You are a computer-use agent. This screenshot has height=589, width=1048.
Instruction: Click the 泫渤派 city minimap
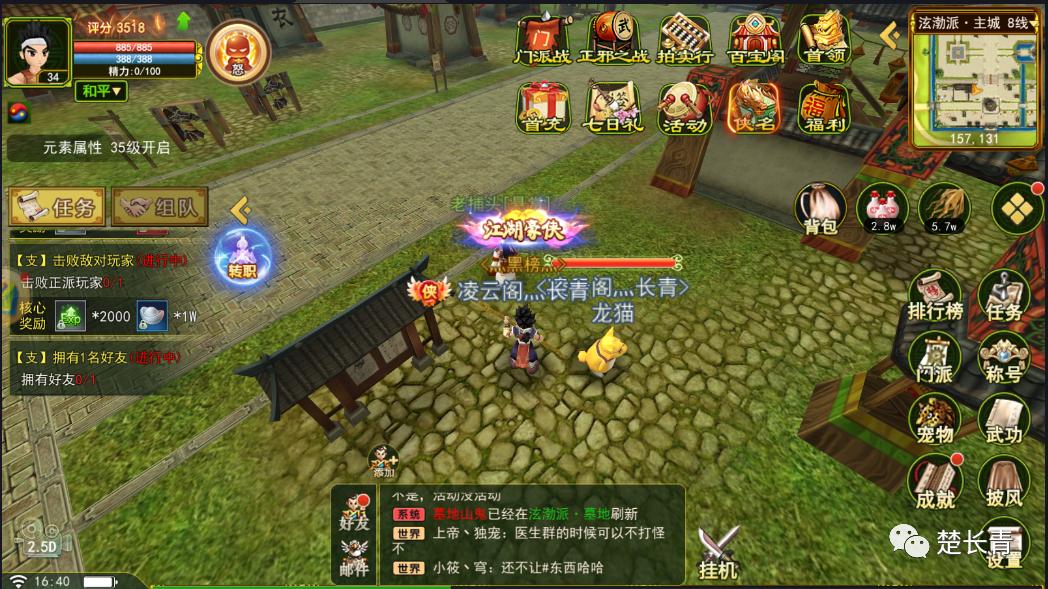974,80
